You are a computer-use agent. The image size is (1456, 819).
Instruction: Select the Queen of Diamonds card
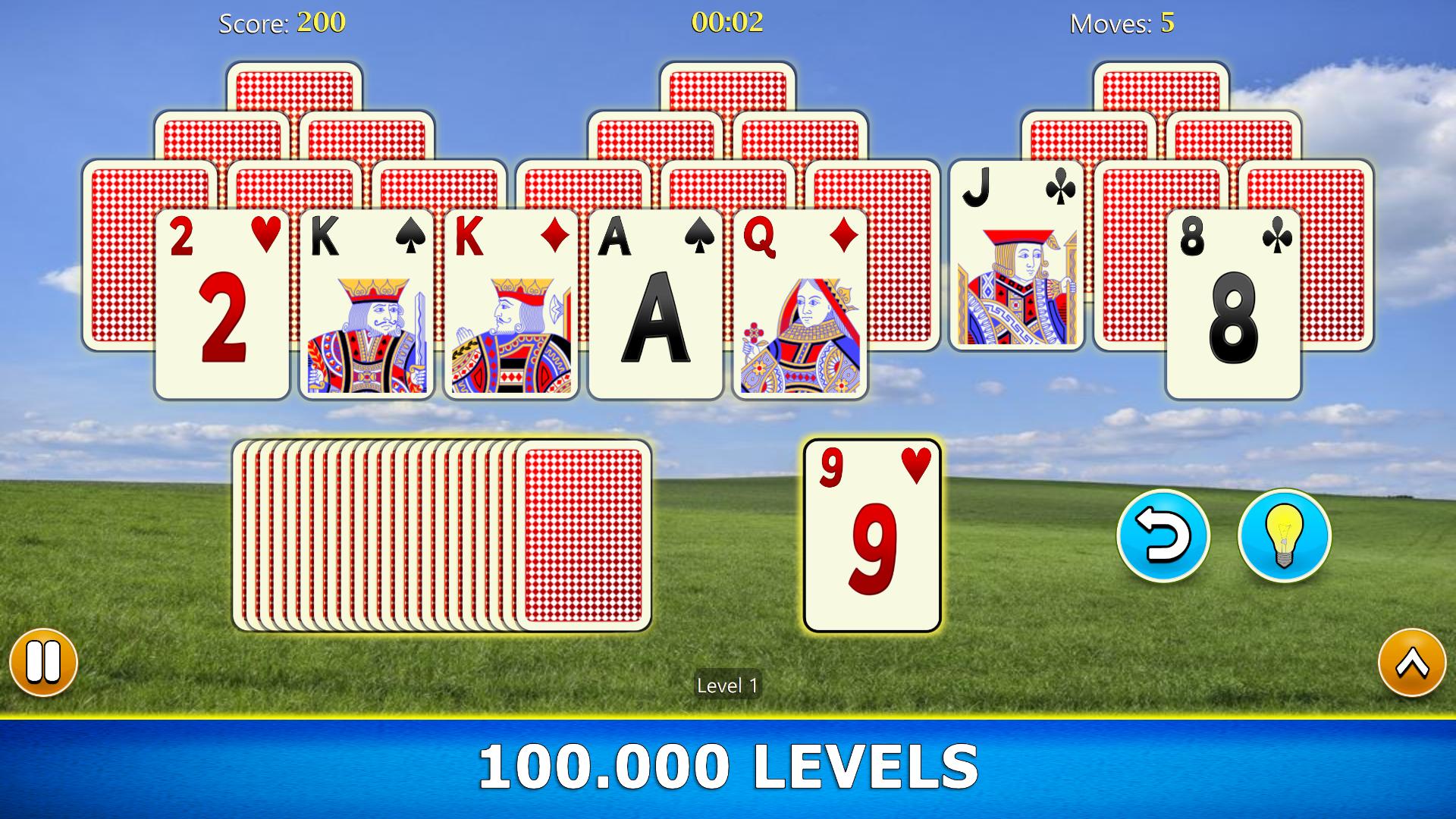coord(799,303)
